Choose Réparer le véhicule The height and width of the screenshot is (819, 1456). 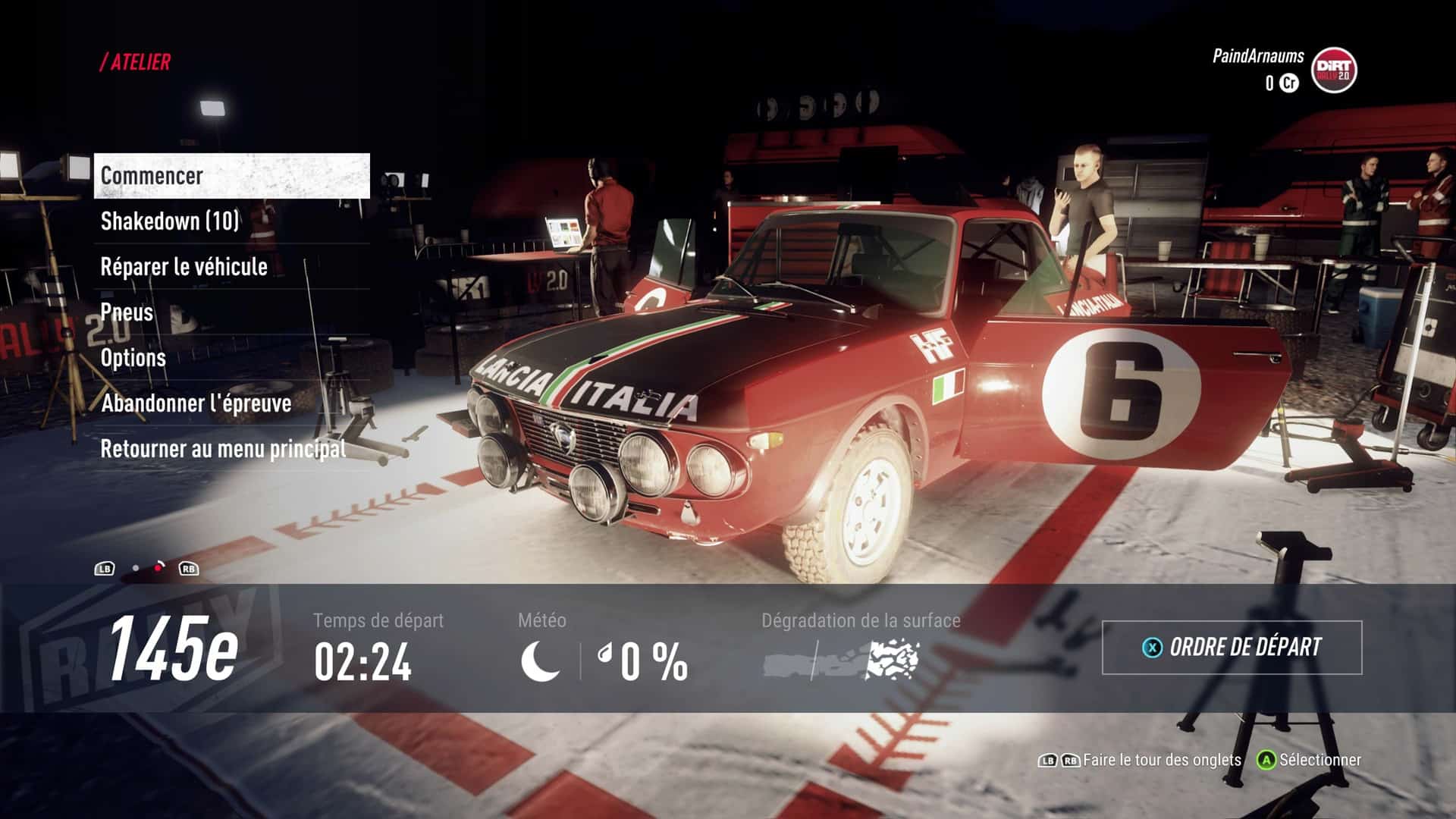coord(231,267)
